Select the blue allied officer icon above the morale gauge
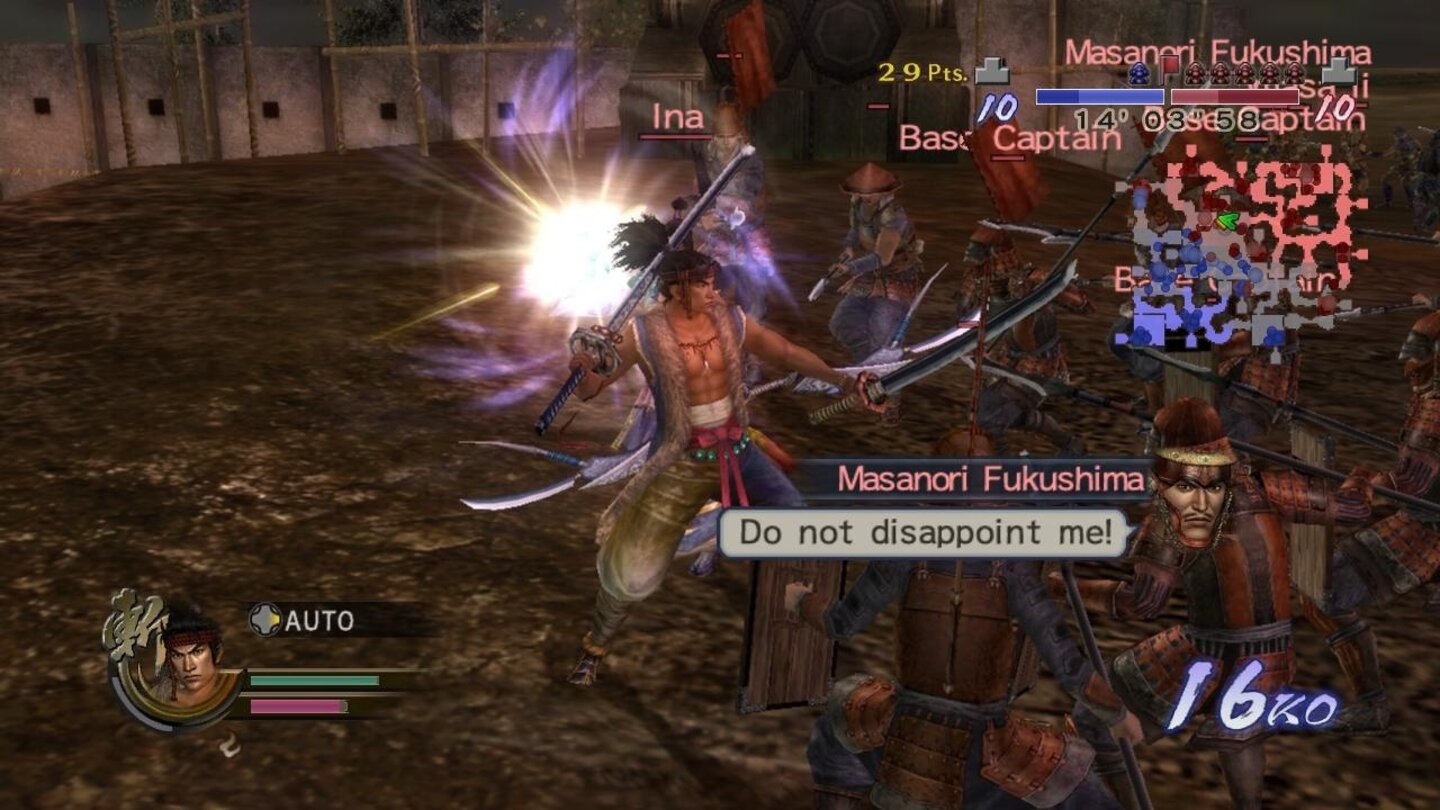This screenshot has height=810, width=1440. point(1140,74)
